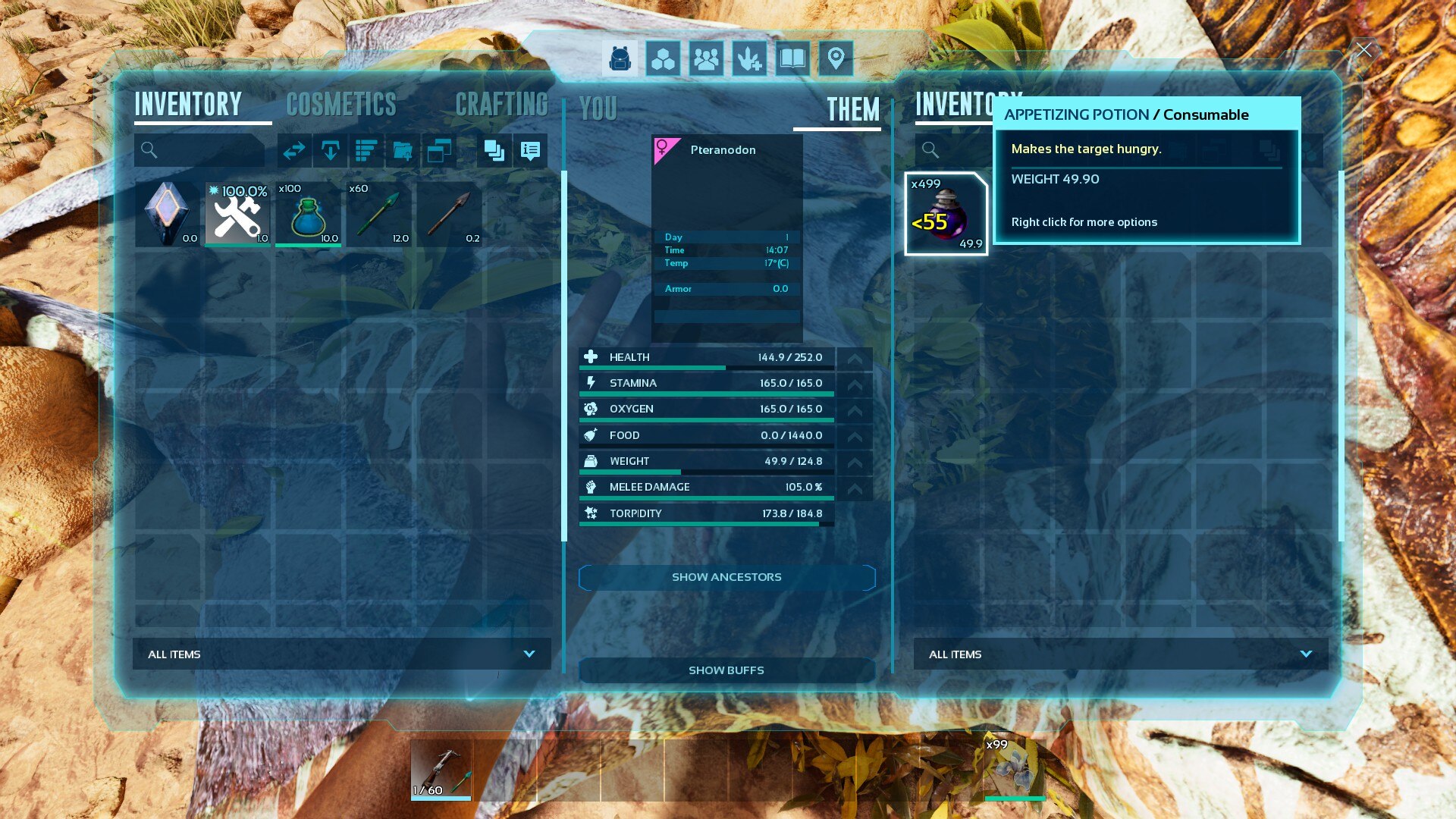
Task: Open the Crafting tab
Action: click(x=501, y=105)
